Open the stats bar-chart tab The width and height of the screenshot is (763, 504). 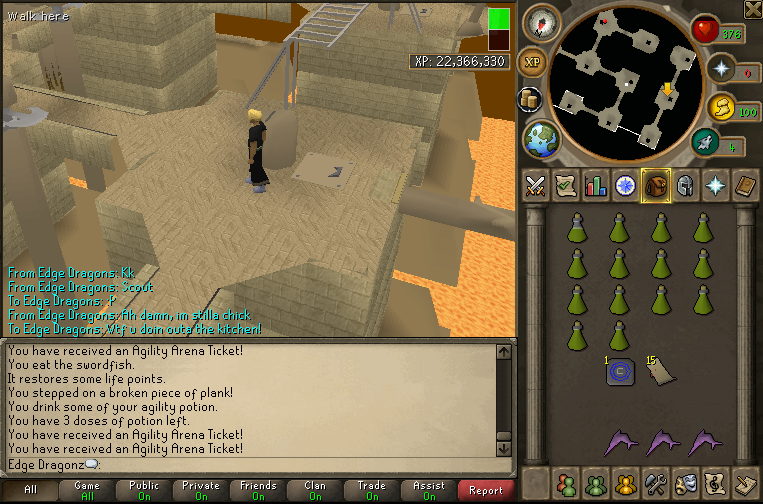point(596,185)
